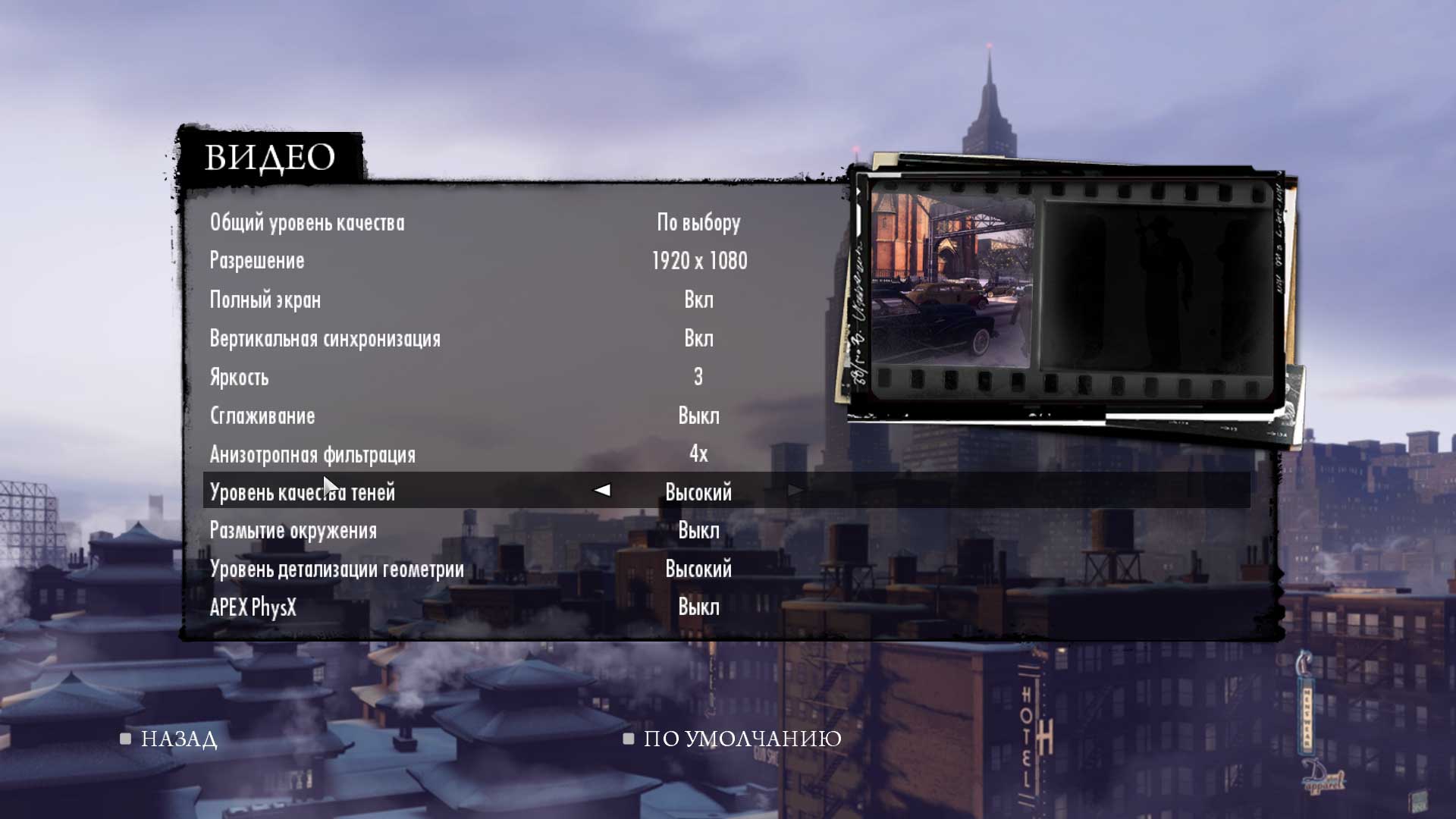Click right arrow beside shadow quality Высокий
Viewport: 1456px width, 819px height.
(795, 491)
